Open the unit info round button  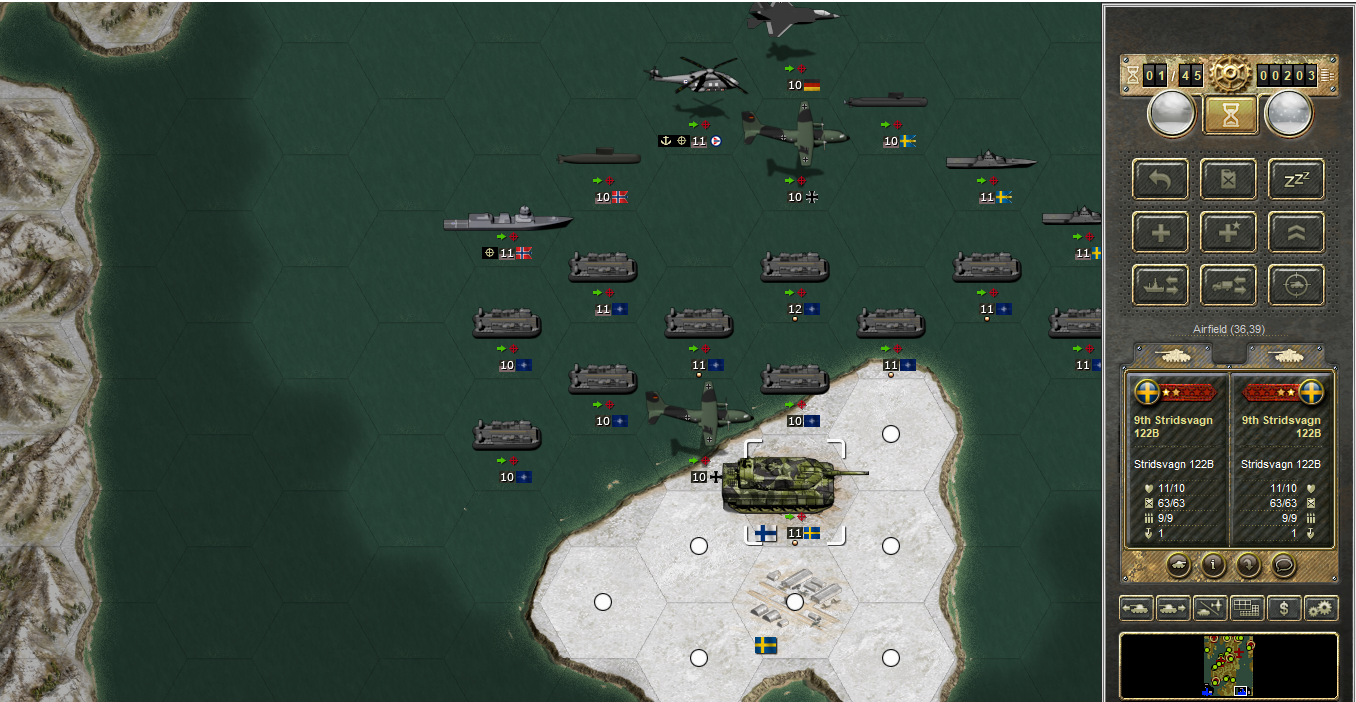1212,565
